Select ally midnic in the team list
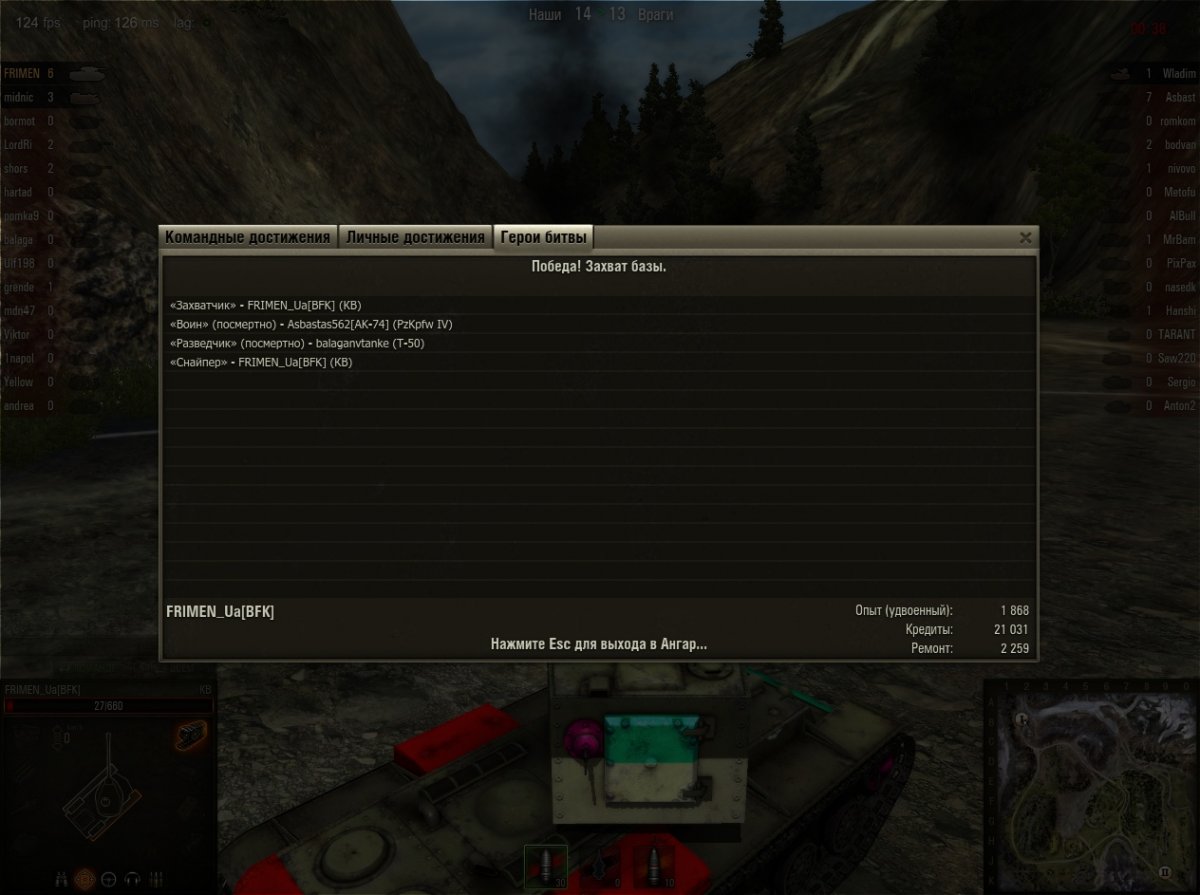The width and height of the screenshot is (1200, 895). pyautogui.click(x=20, y=98)
